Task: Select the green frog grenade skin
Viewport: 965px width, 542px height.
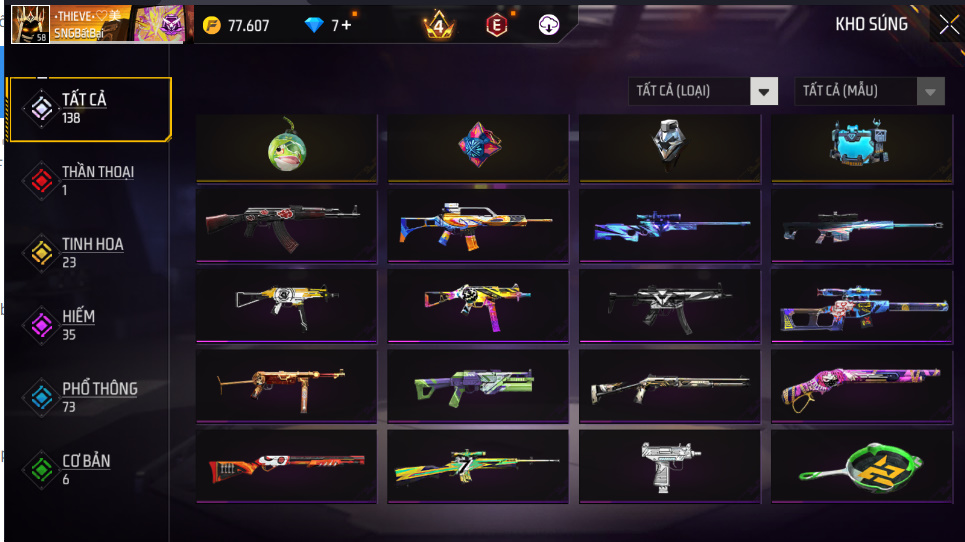Action: [286, 148]
